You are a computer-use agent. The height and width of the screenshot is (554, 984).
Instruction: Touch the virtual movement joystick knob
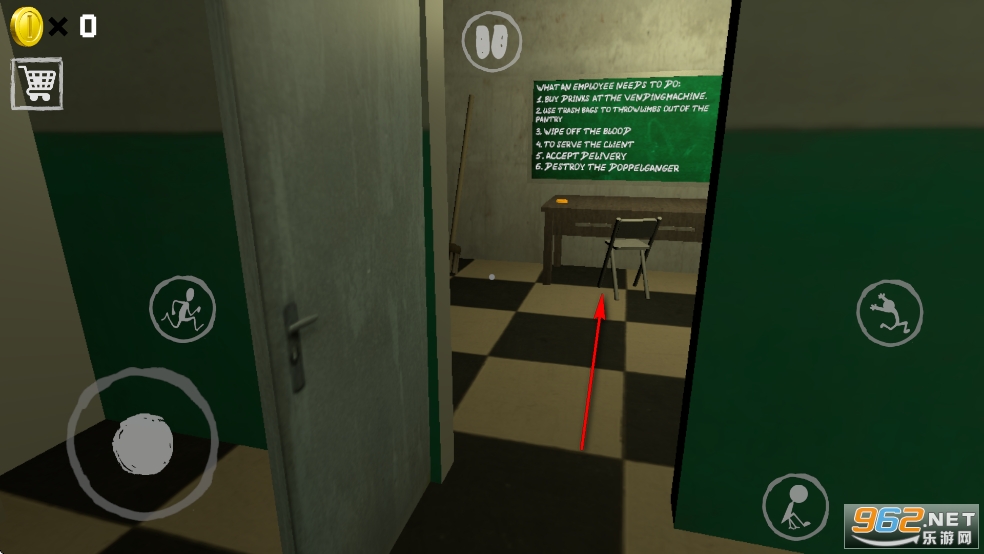[143, 440]
